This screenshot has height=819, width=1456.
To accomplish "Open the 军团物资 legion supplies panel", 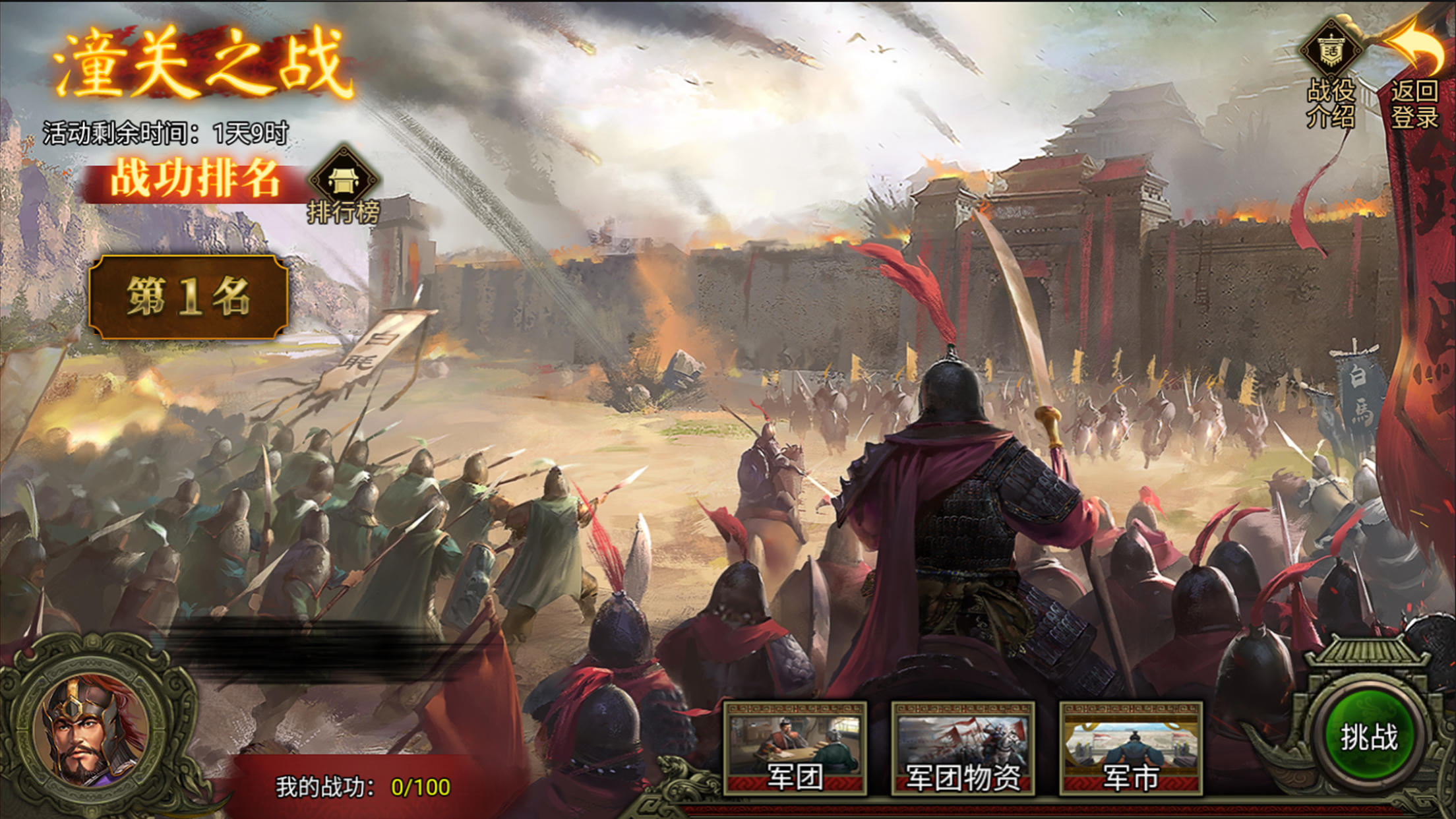I will point(963,748).
